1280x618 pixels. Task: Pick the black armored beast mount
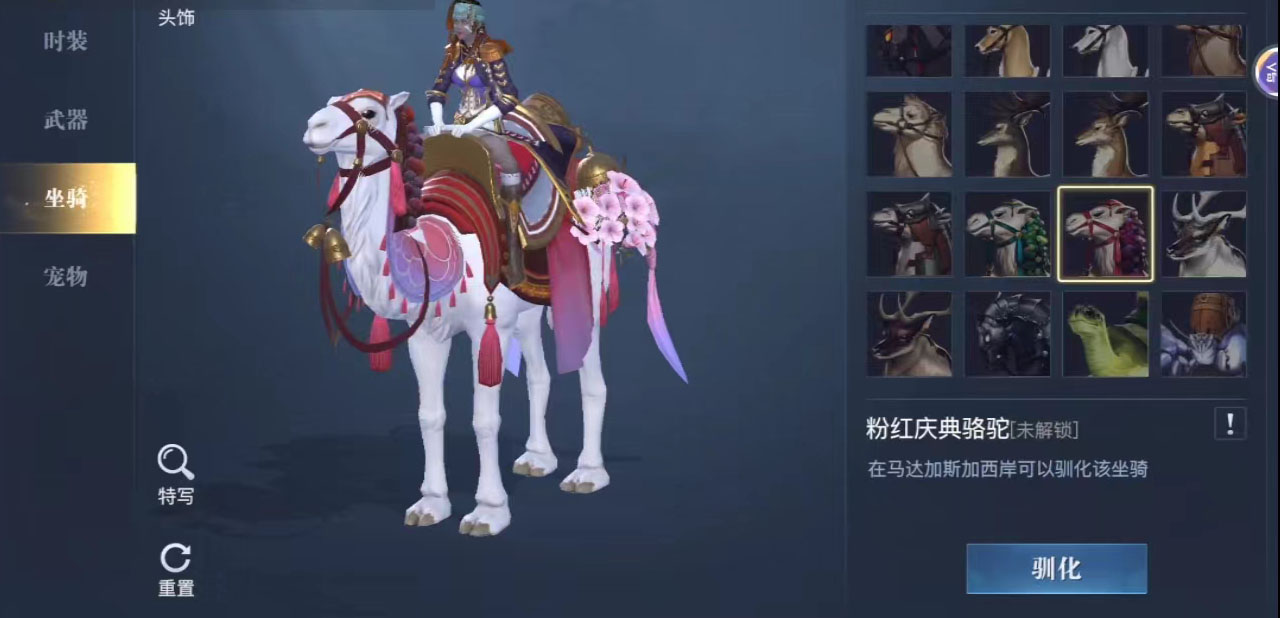(x=1007, y=334)
